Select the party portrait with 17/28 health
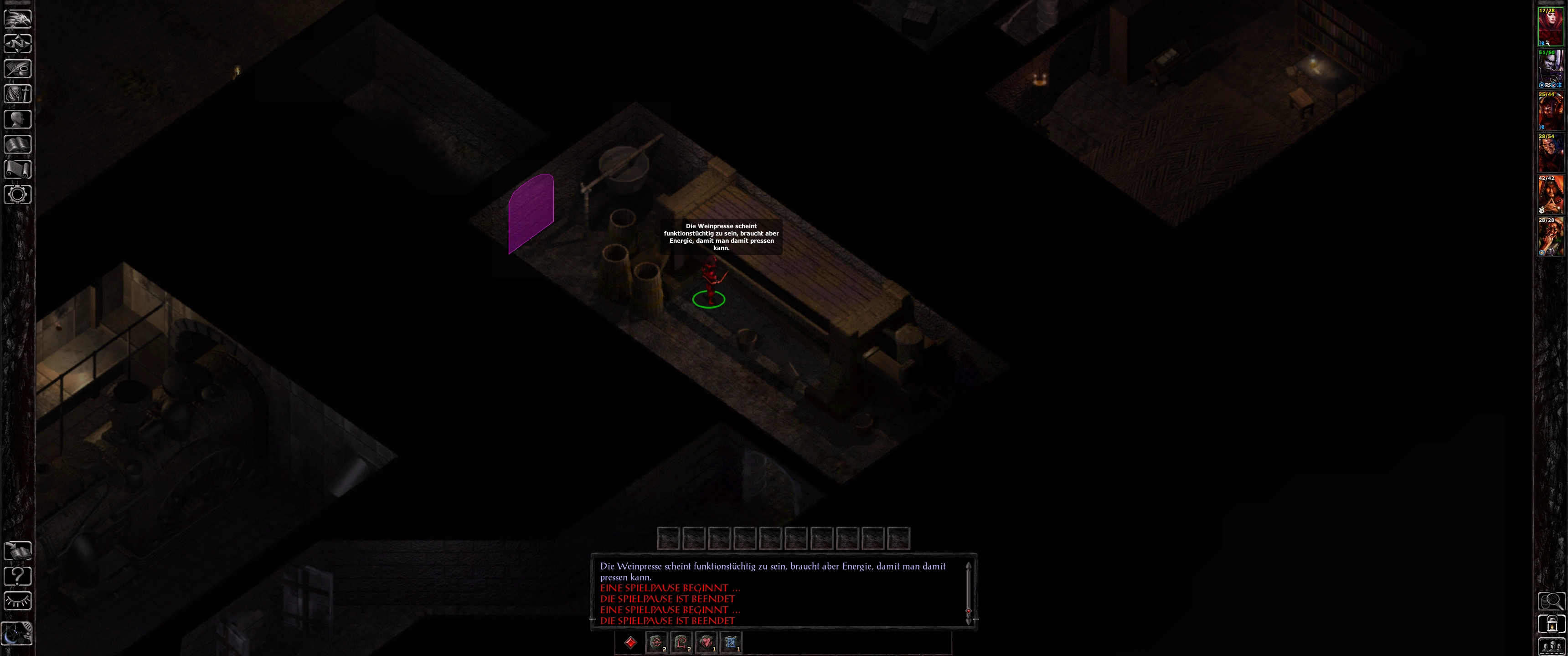 [1550, 27]
